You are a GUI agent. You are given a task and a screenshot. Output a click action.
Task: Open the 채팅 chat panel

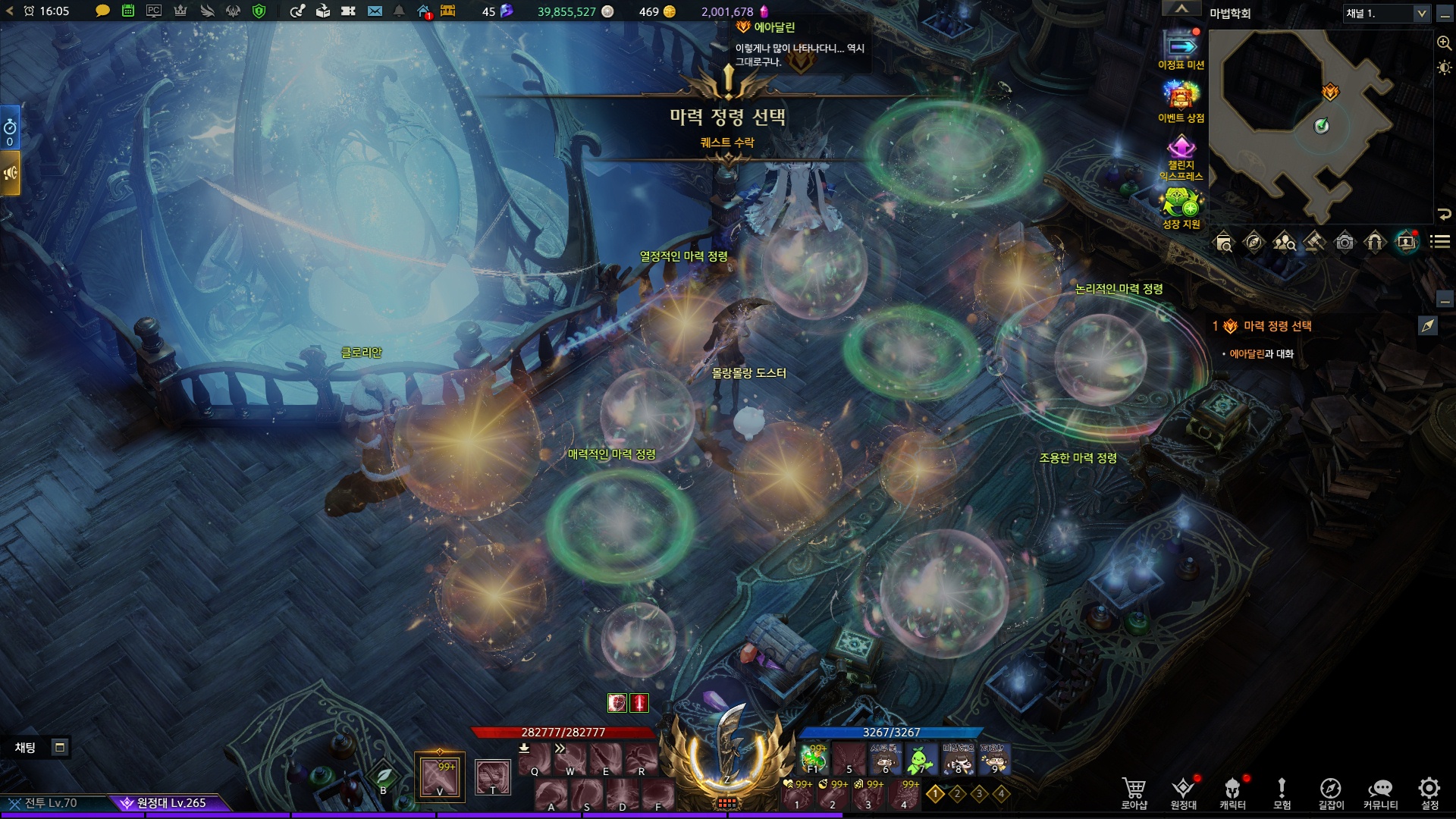point(26,748)
